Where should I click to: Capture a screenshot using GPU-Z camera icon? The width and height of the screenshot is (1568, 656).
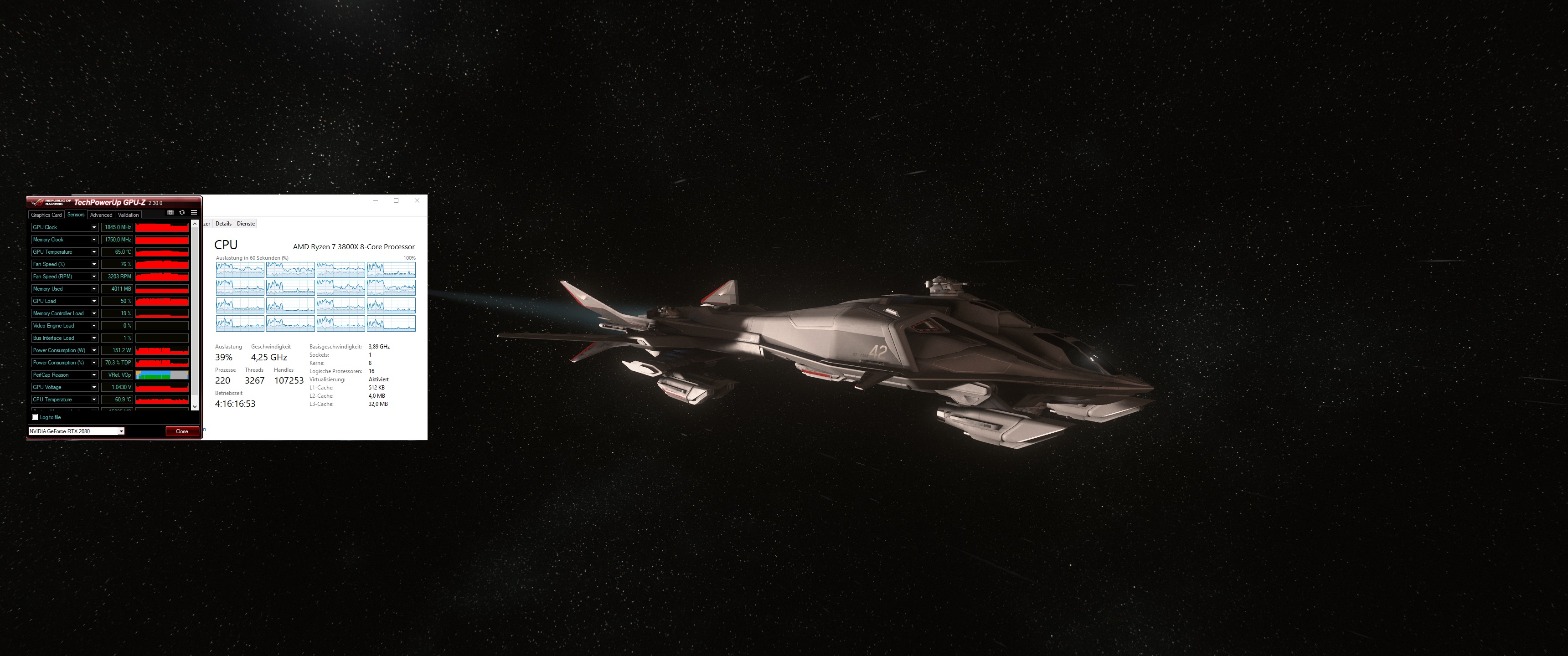click(170, 212)
